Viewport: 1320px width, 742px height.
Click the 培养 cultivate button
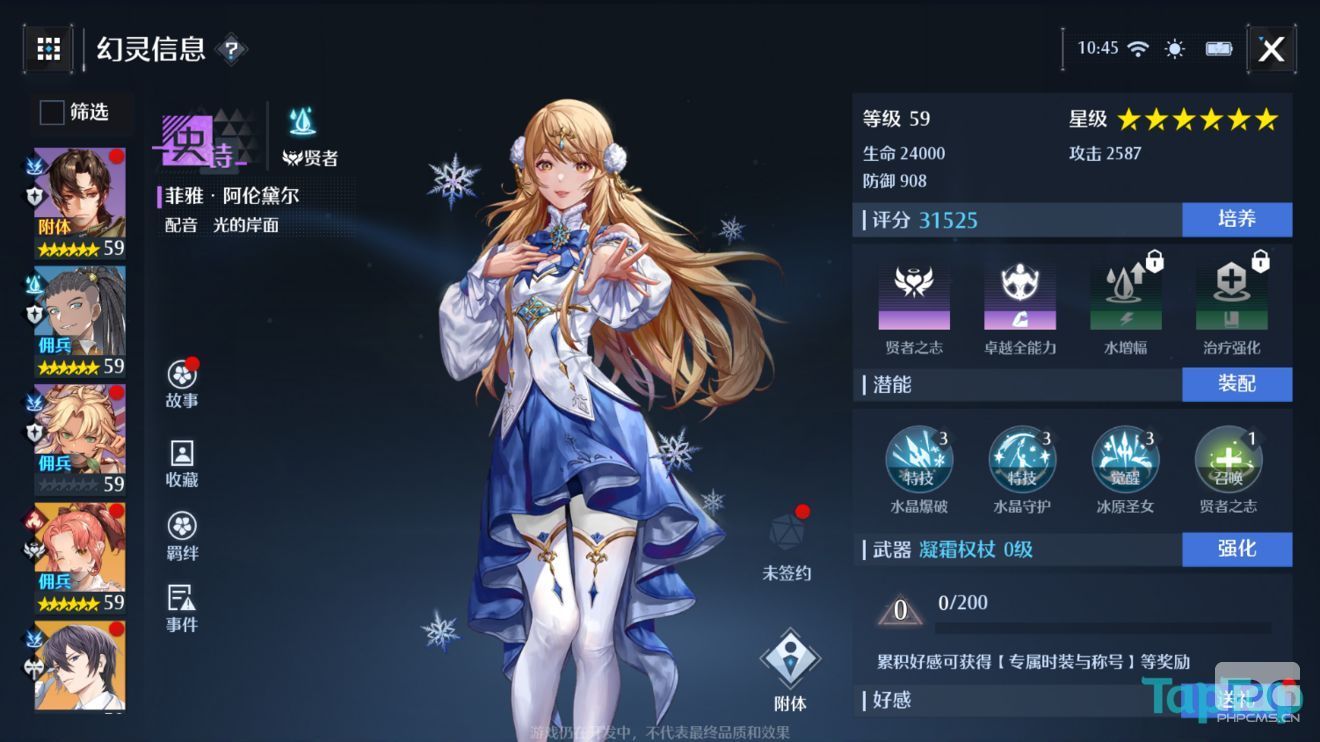click(1237, 220)
